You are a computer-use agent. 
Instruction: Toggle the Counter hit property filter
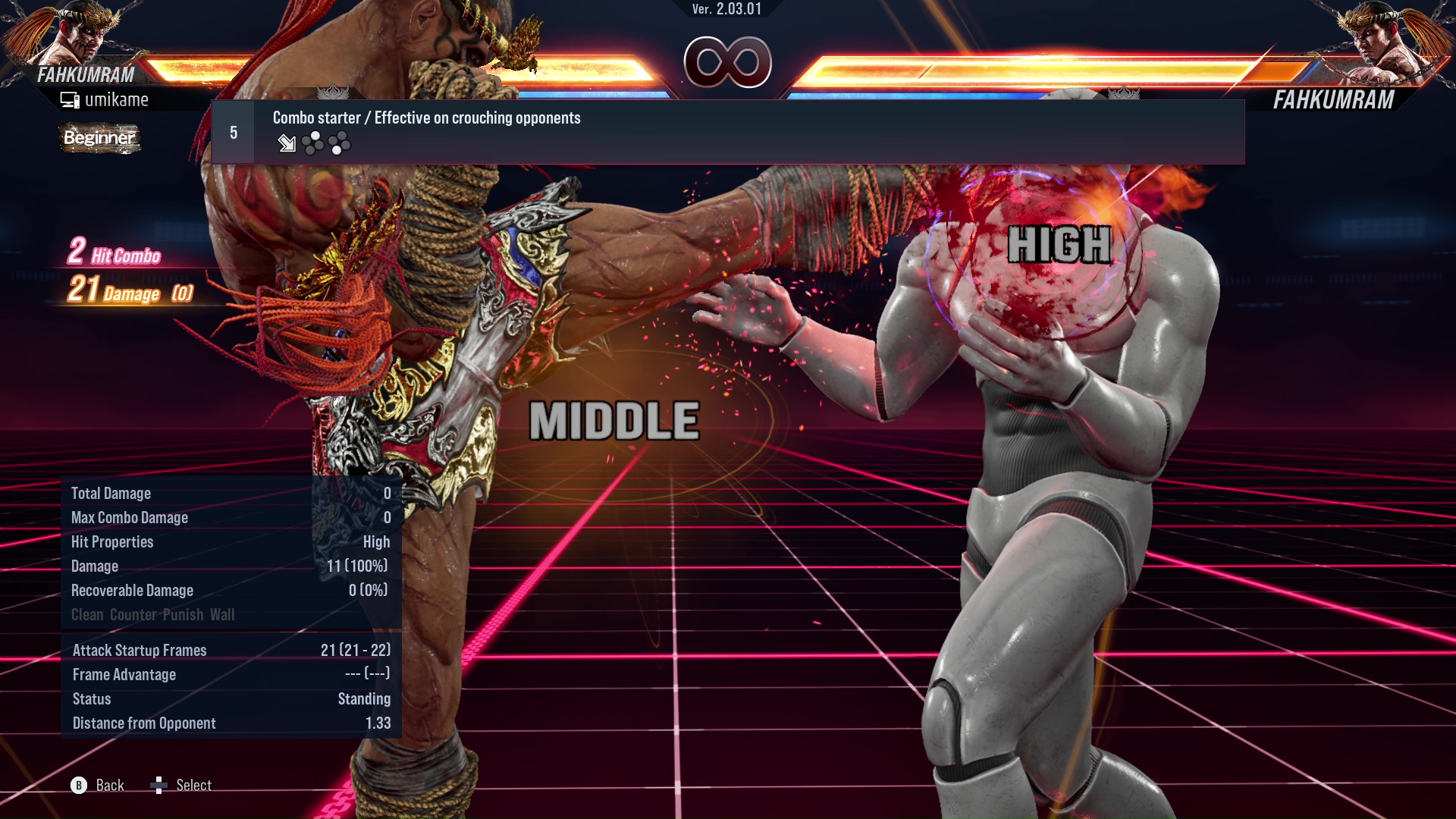134,614
